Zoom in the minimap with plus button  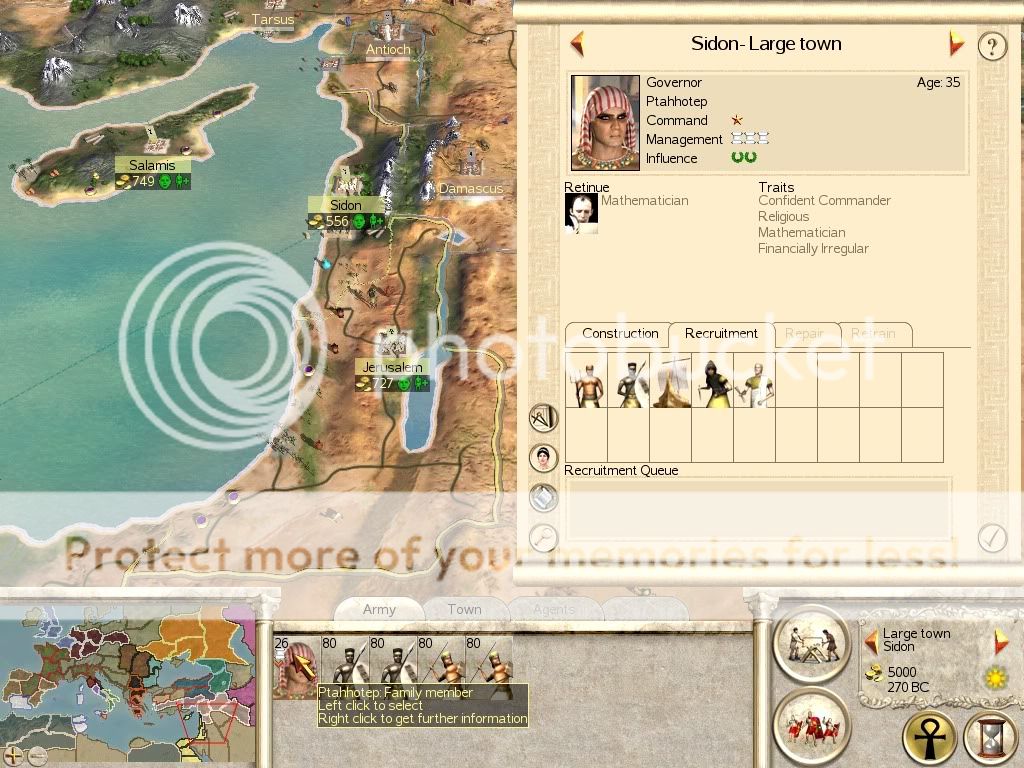[x=12, y=755]
